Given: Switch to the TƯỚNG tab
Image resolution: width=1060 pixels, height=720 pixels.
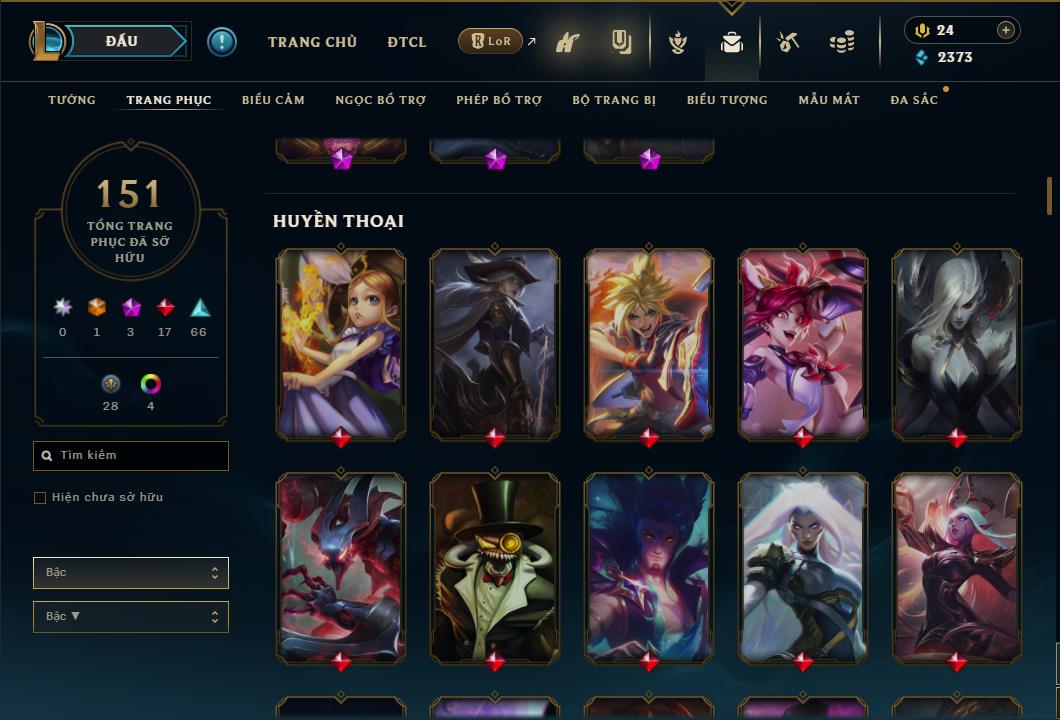Looking at the screenshot, I should [x=72, y=100].
